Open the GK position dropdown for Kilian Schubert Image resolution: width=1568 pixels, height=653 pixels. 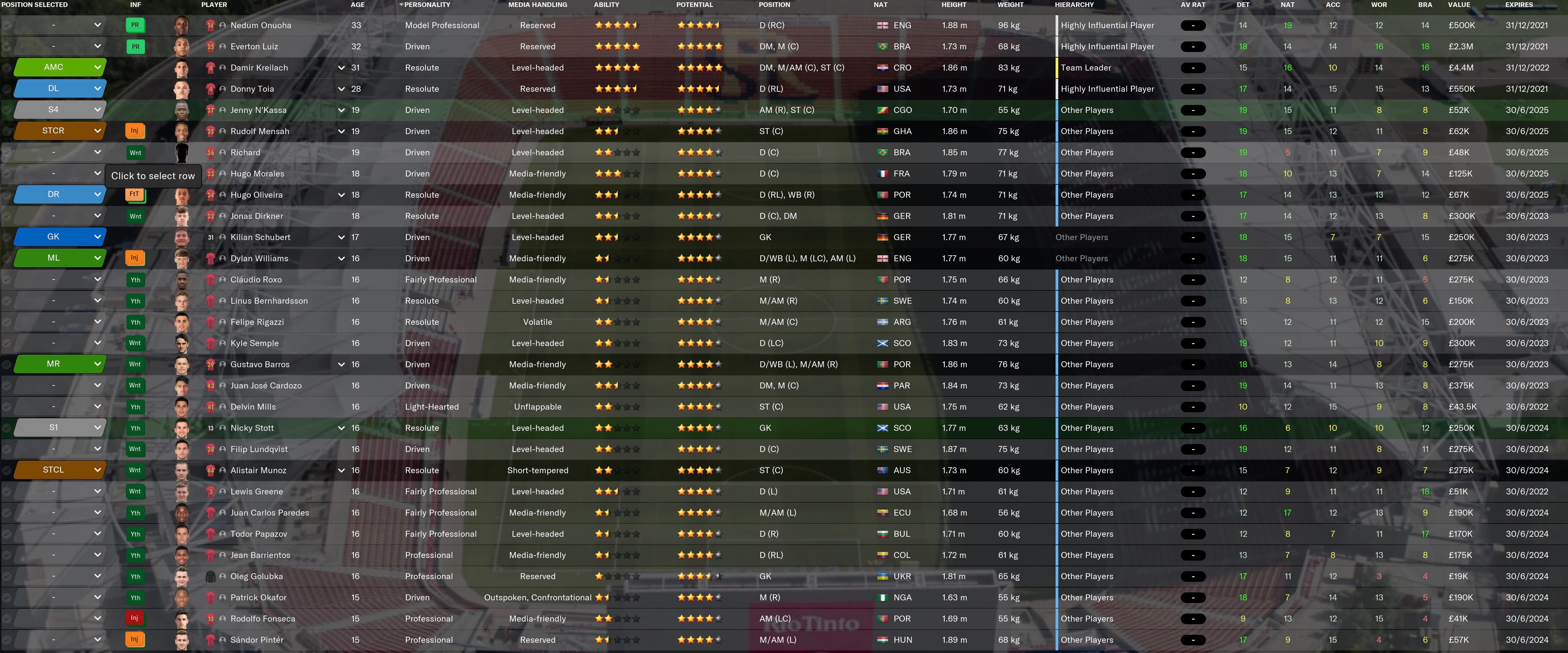pyautogui.click(x=59, y=237)
